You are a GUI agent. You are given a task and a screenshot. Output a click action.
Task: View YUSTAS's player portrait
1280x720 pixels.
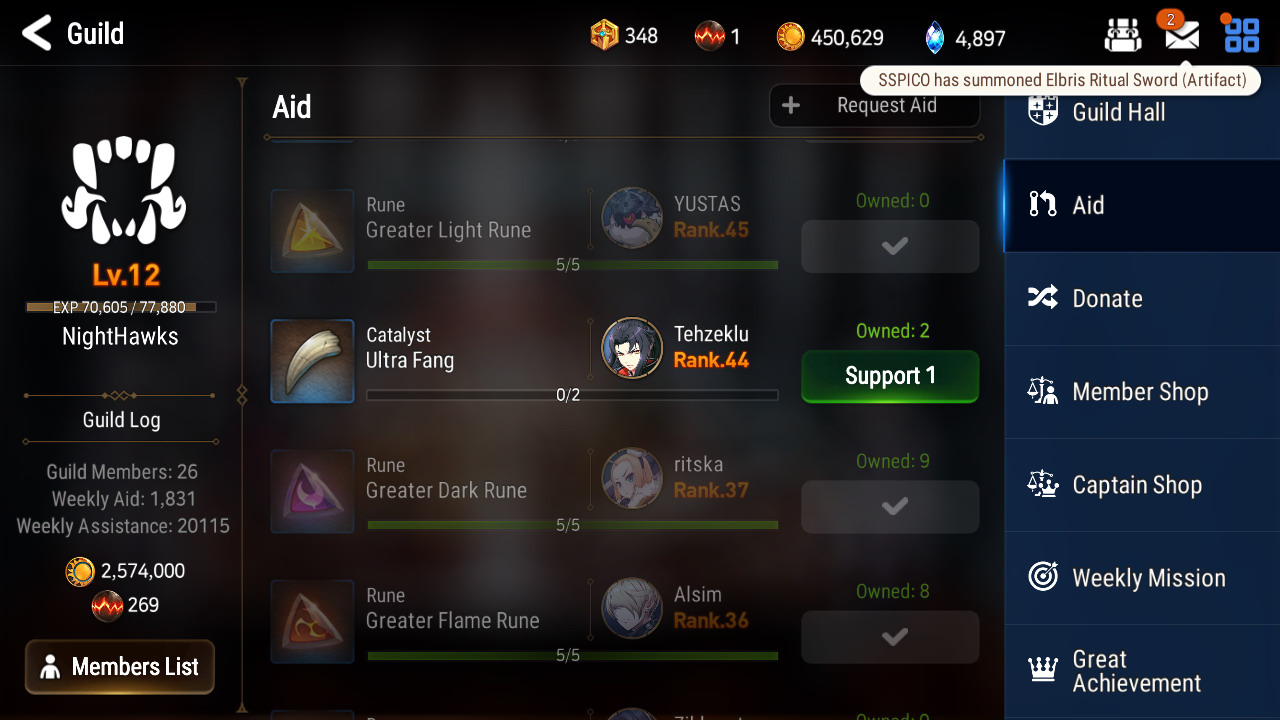[632, 218]
